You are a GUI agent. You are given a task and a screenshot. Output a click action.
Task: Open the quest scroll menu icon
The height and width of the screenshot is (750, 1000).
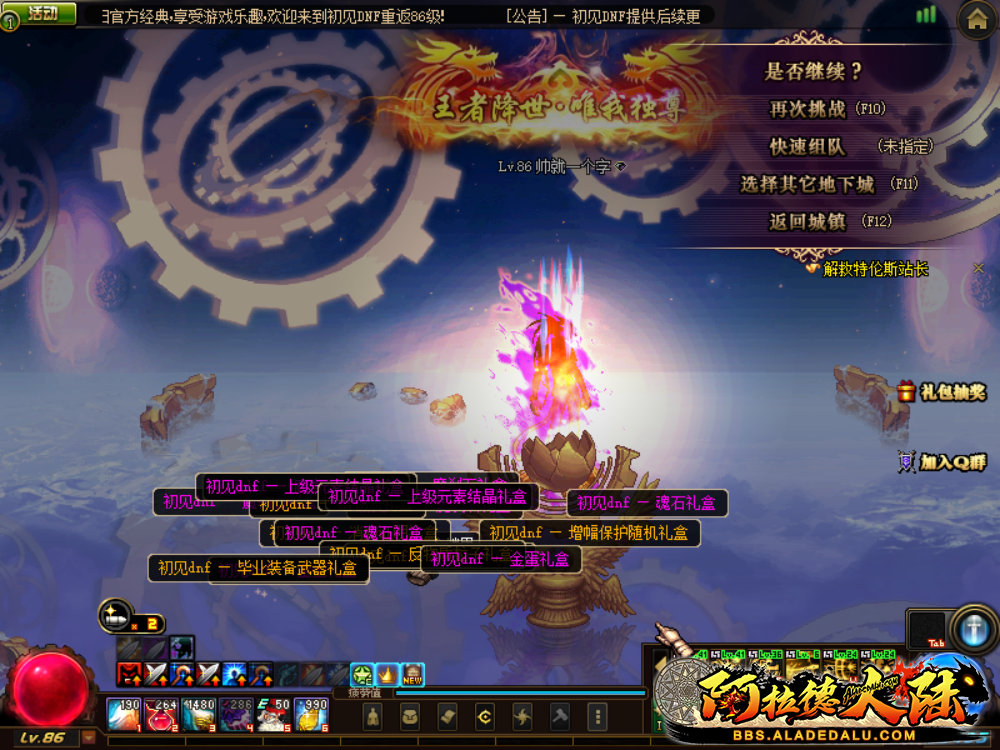[x=447, y=716]
